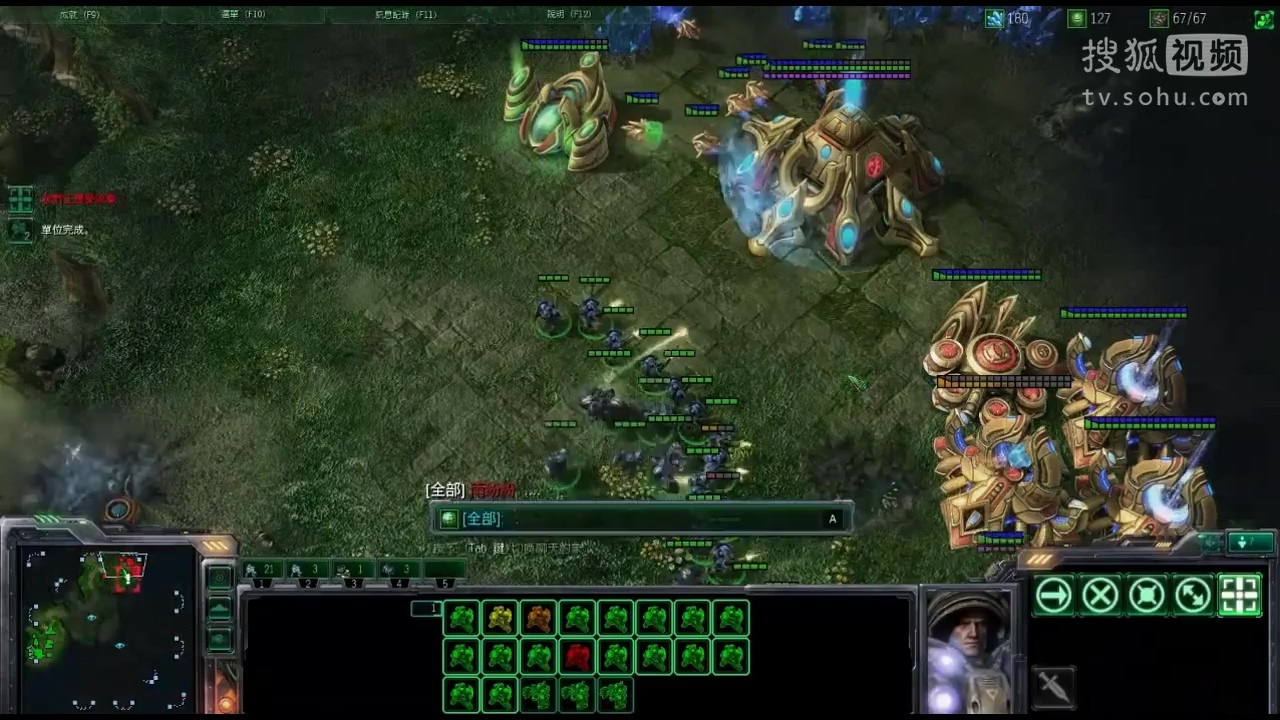This screenshot has height=720, width=1280.
Task: Click the unit complete alert icon
Action: (x=20, y=230)
